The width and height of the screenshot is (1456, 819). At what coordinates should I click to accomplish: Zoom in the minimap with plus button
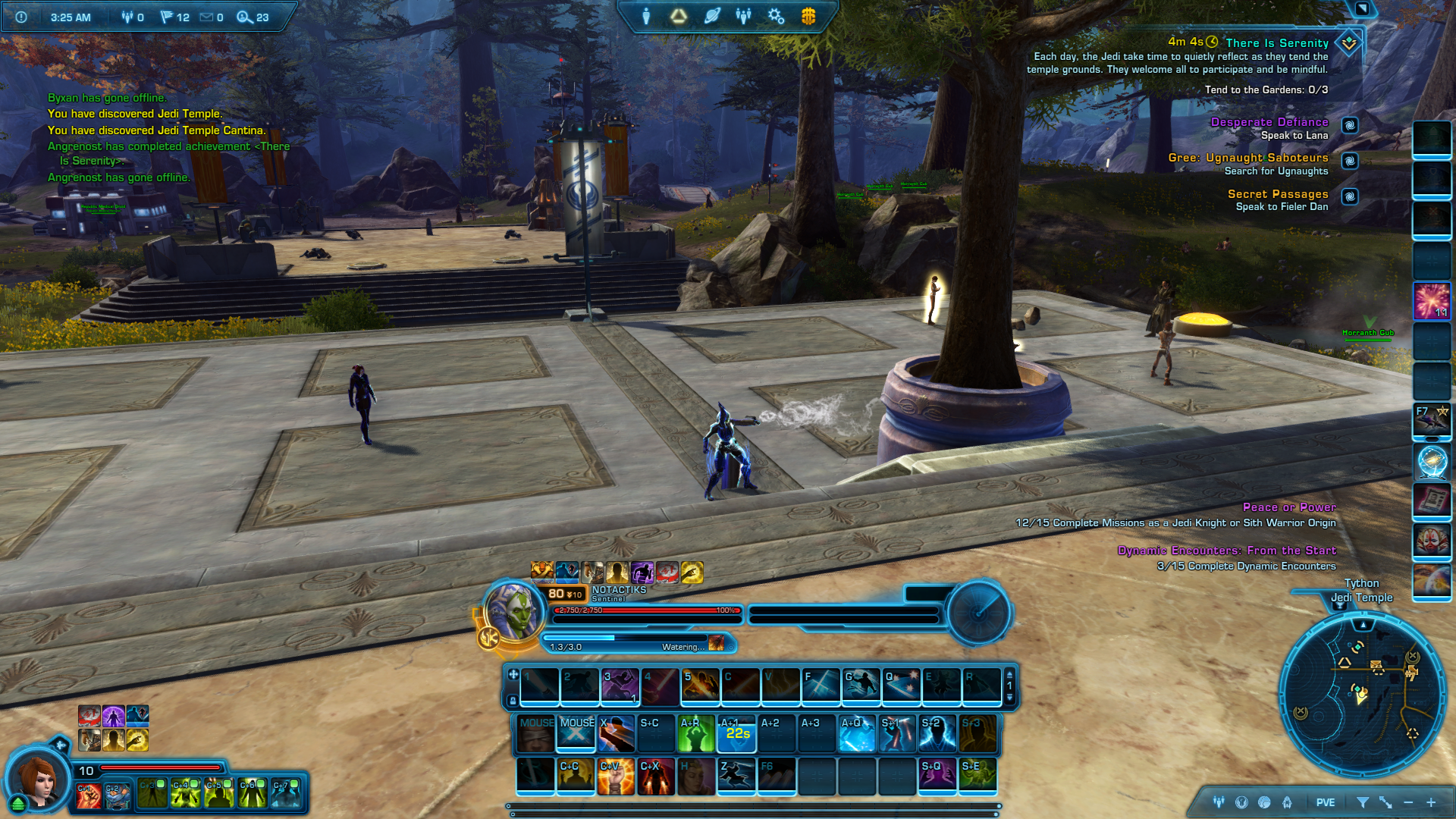coord(1431,802)
